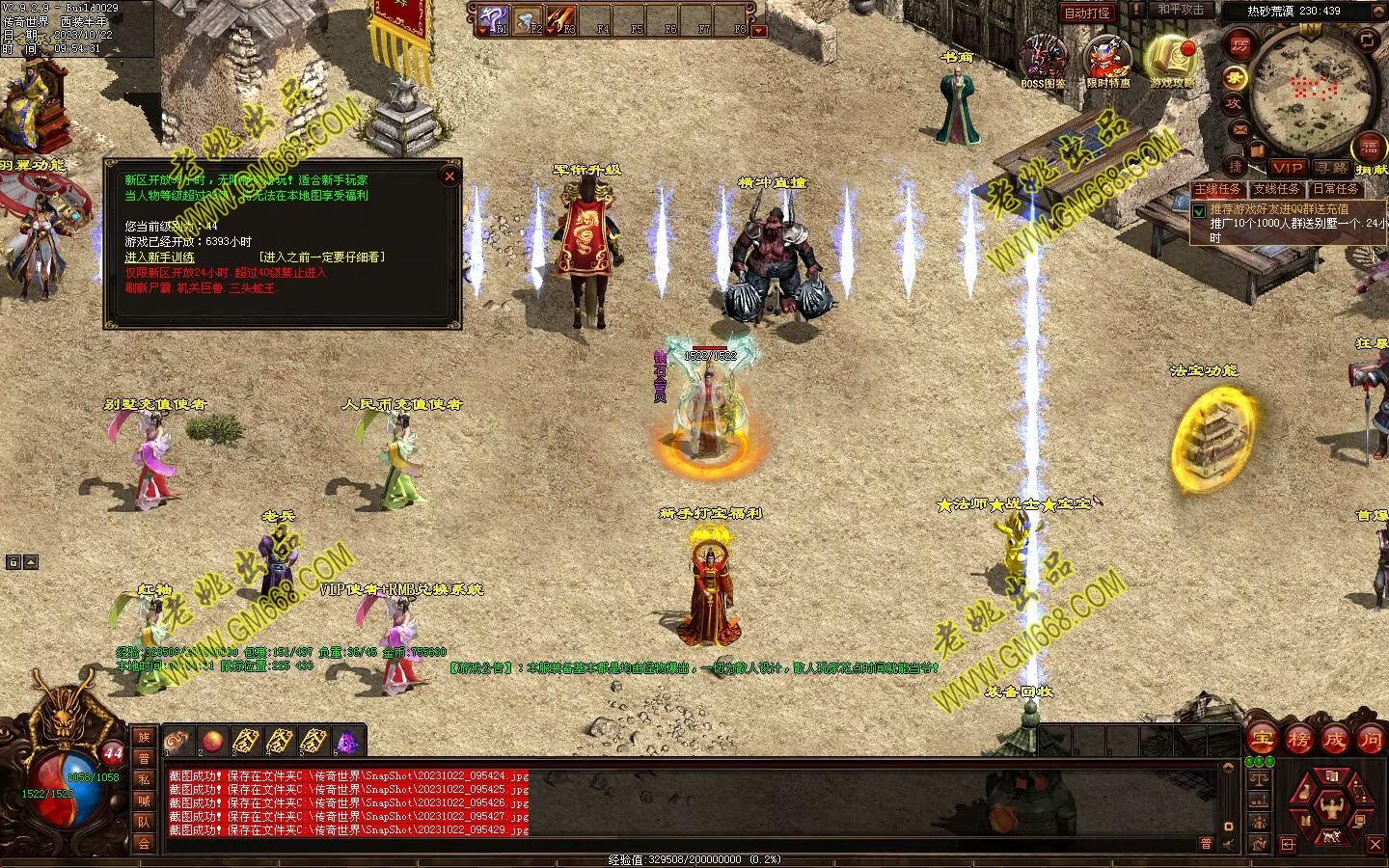Toggle the 自动打怪 auto-fight button
1389x868 pixels.
tap(1087, 13)
